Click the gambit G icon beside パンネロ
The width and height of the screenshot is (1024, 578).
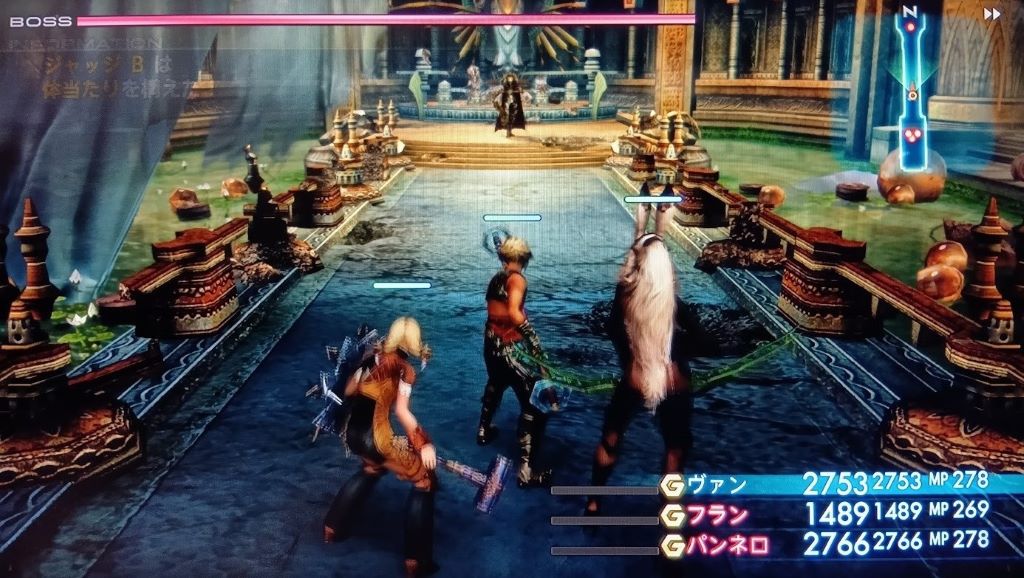(x=672, y=546)
